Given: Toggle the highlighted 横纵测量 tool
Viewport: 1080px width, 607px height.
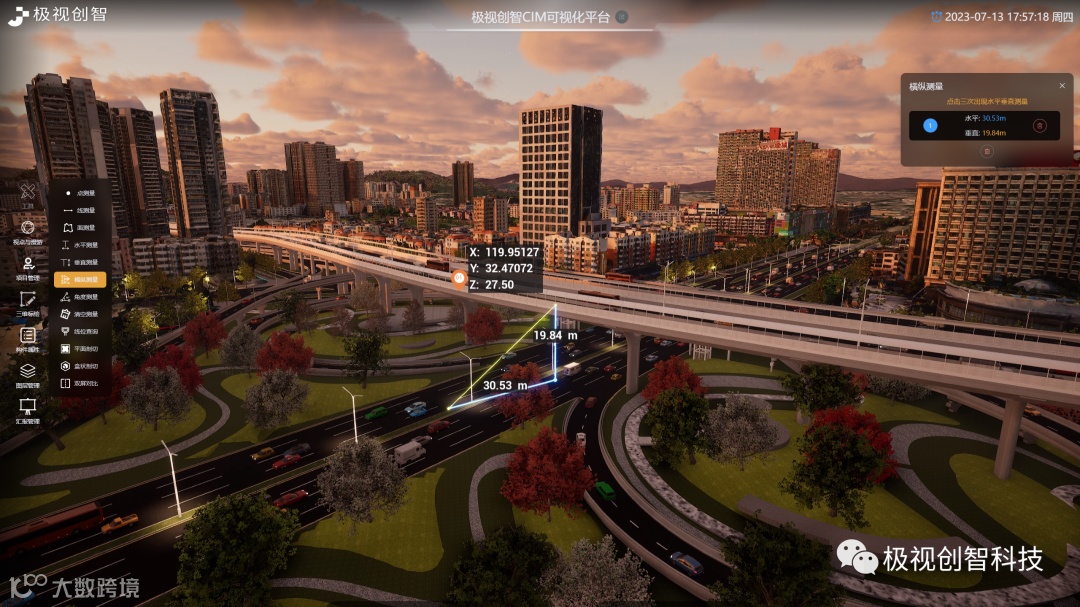Looking at the screenshot, I should 80,280.
